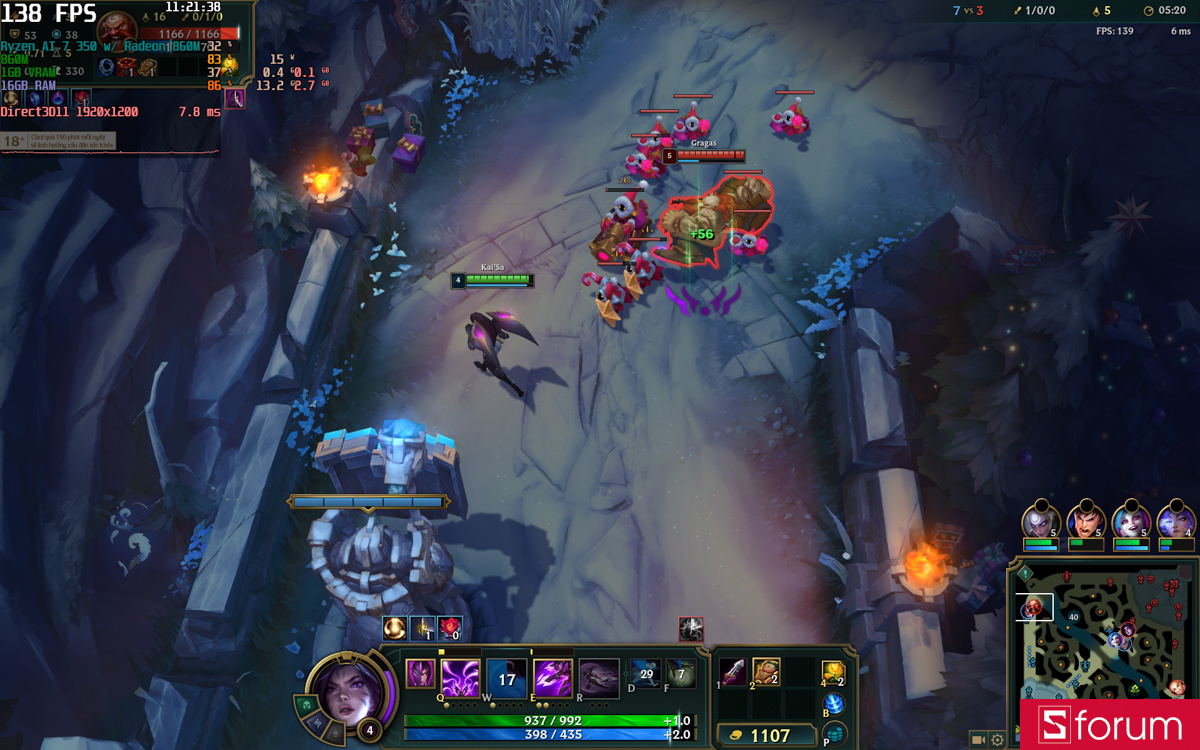1200x750 pixels.
Task: Select the Jinx ally portrait
Action: 1131,522
